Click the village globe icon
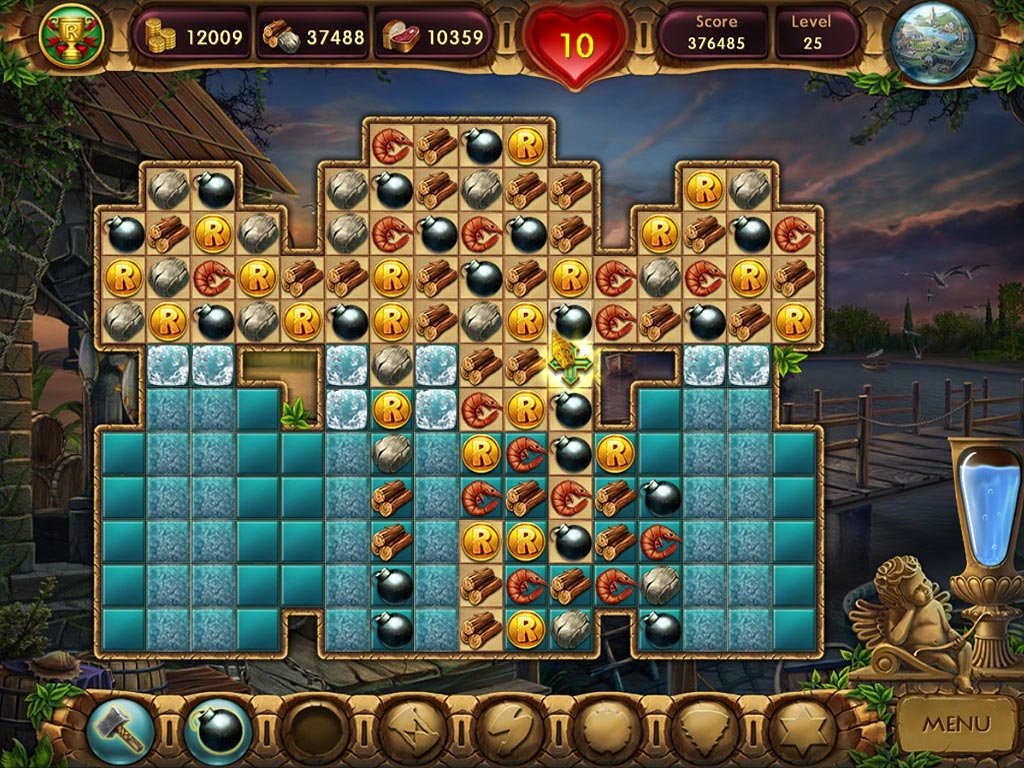The image size is (1024, 768). click(x=932, y=42)
